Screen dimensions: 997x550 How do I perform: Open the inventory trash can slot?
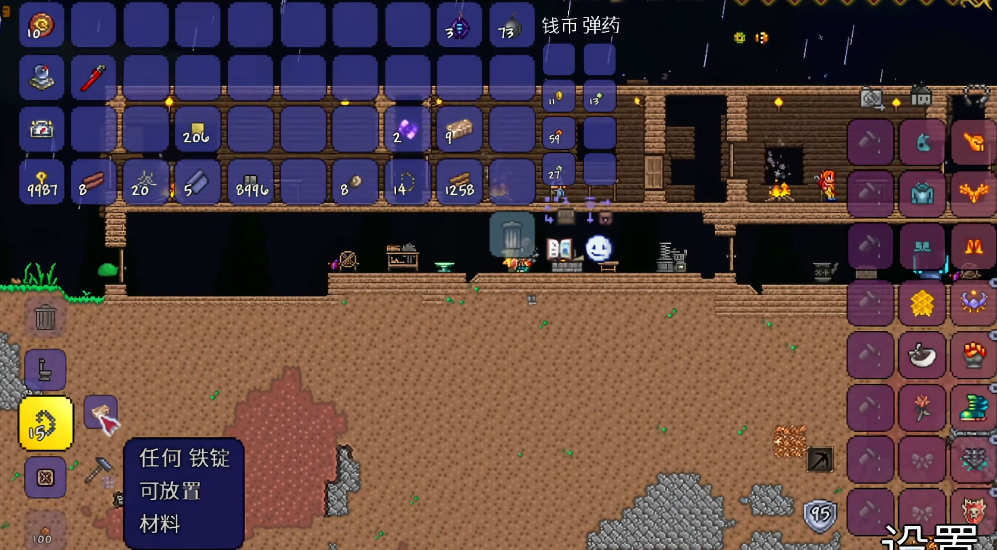point(512,236)
